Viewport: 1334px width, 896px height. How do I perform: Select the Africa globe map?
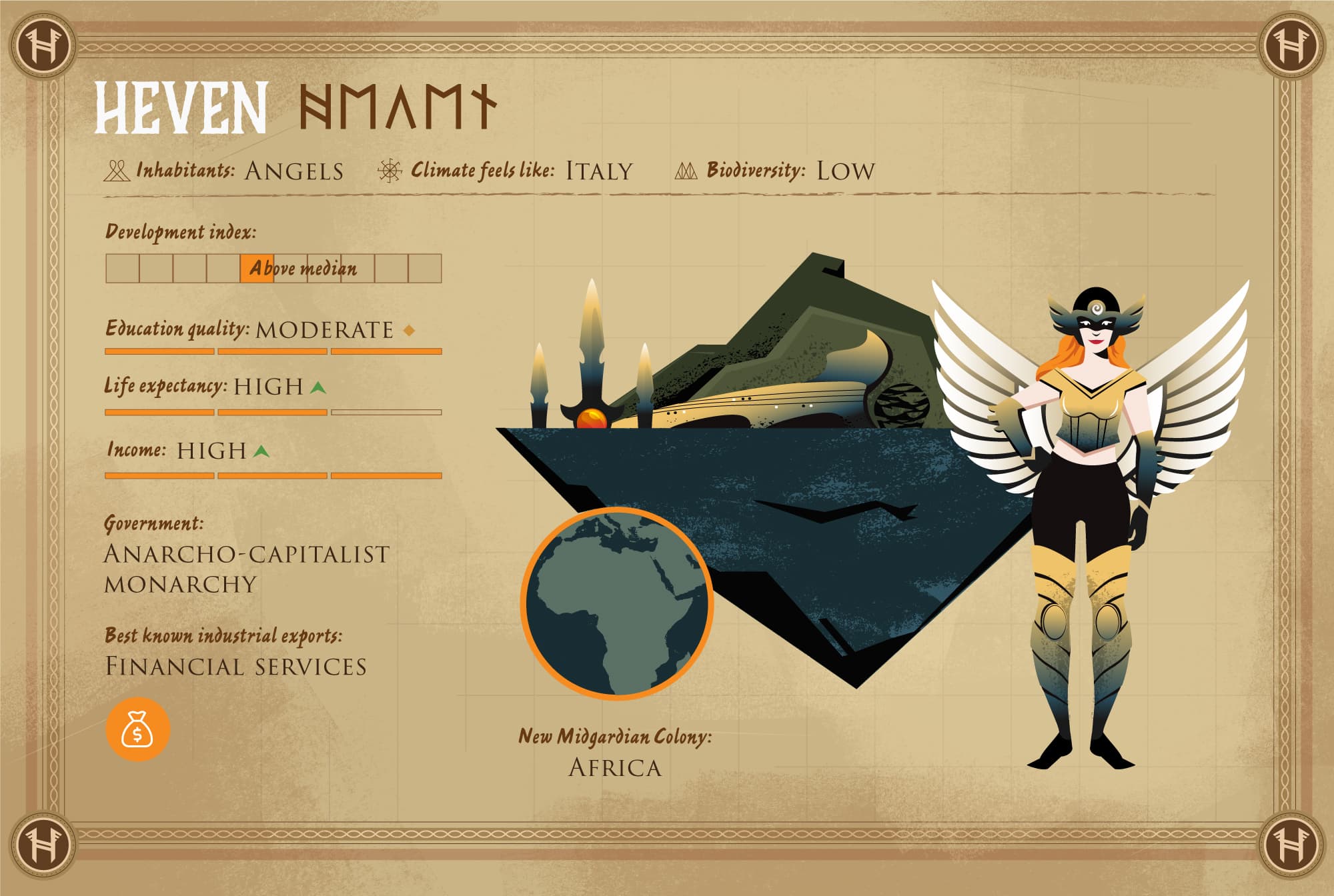tap(617, 603)
